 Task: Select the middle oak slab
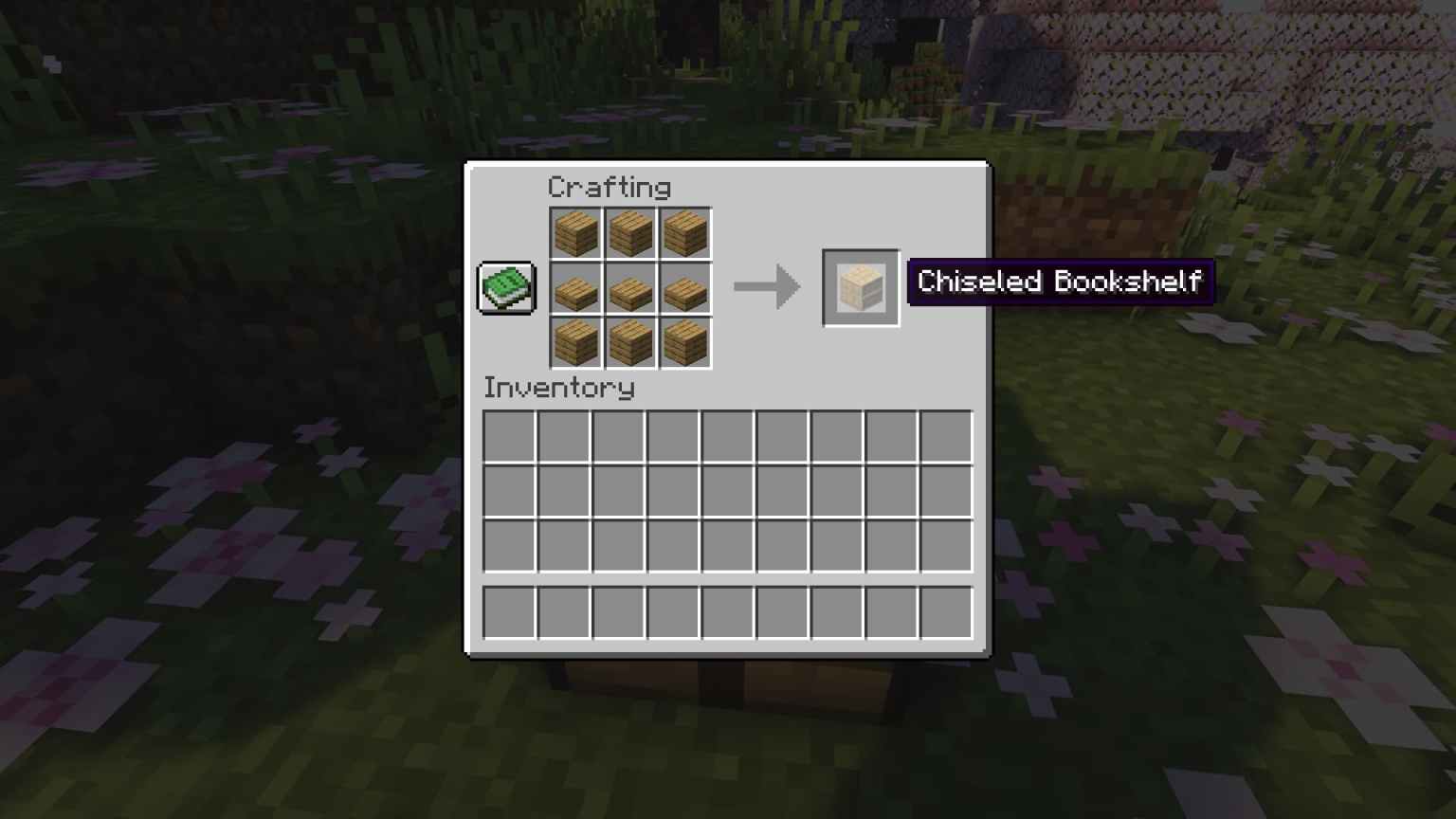pyautogui.click(x=630, y=287)
